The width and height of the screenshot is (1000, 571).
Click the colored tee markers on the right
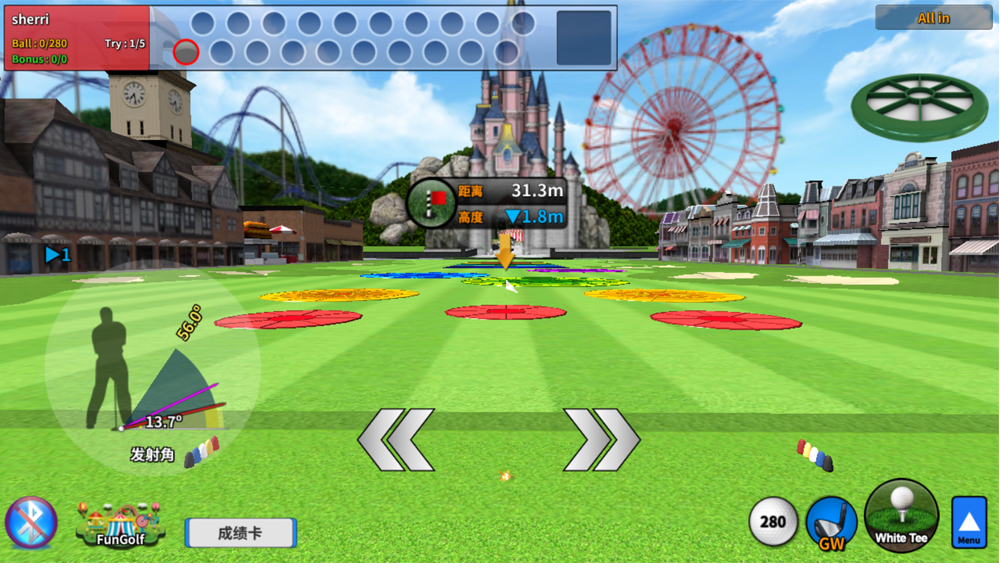815,455
